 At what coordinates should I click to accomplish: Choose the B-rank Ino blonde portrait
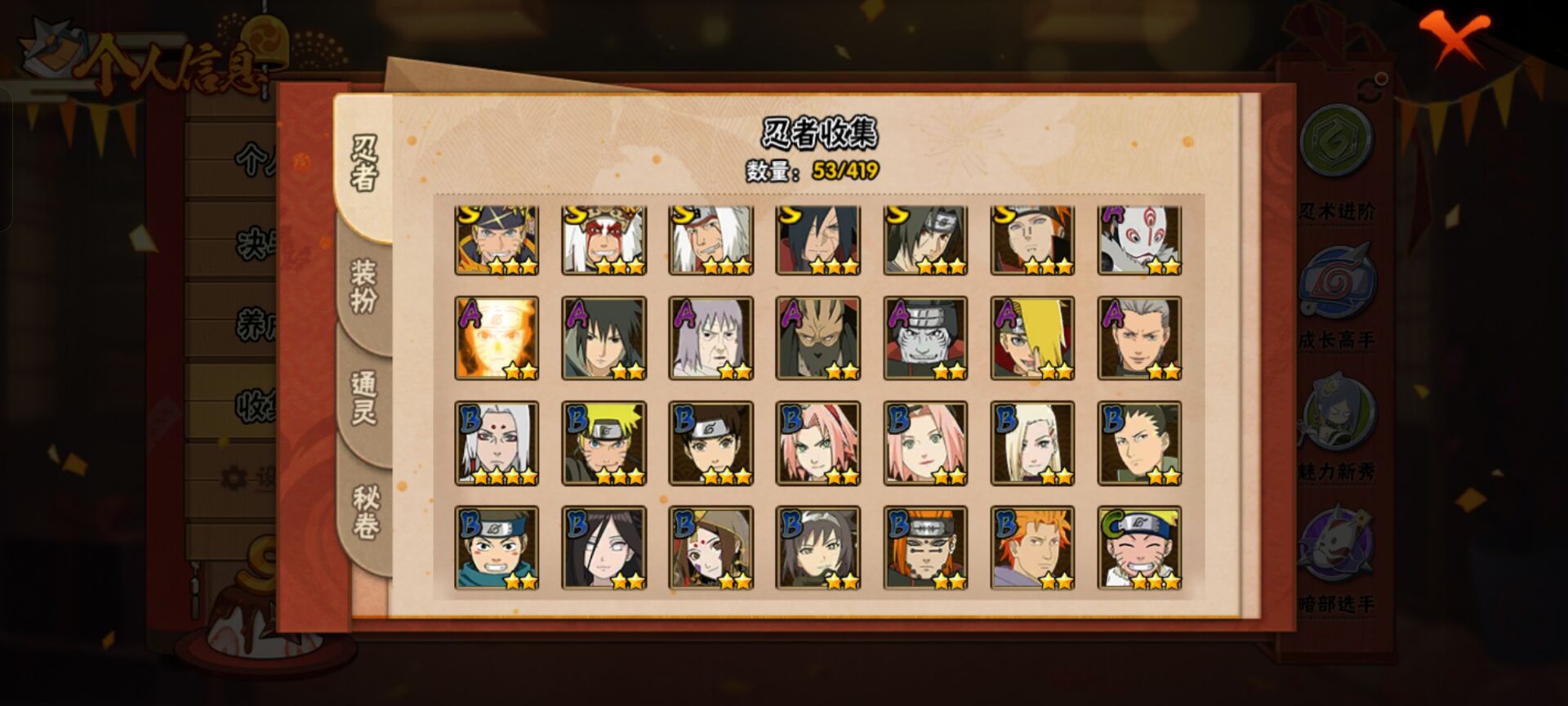coord(1032,443)
